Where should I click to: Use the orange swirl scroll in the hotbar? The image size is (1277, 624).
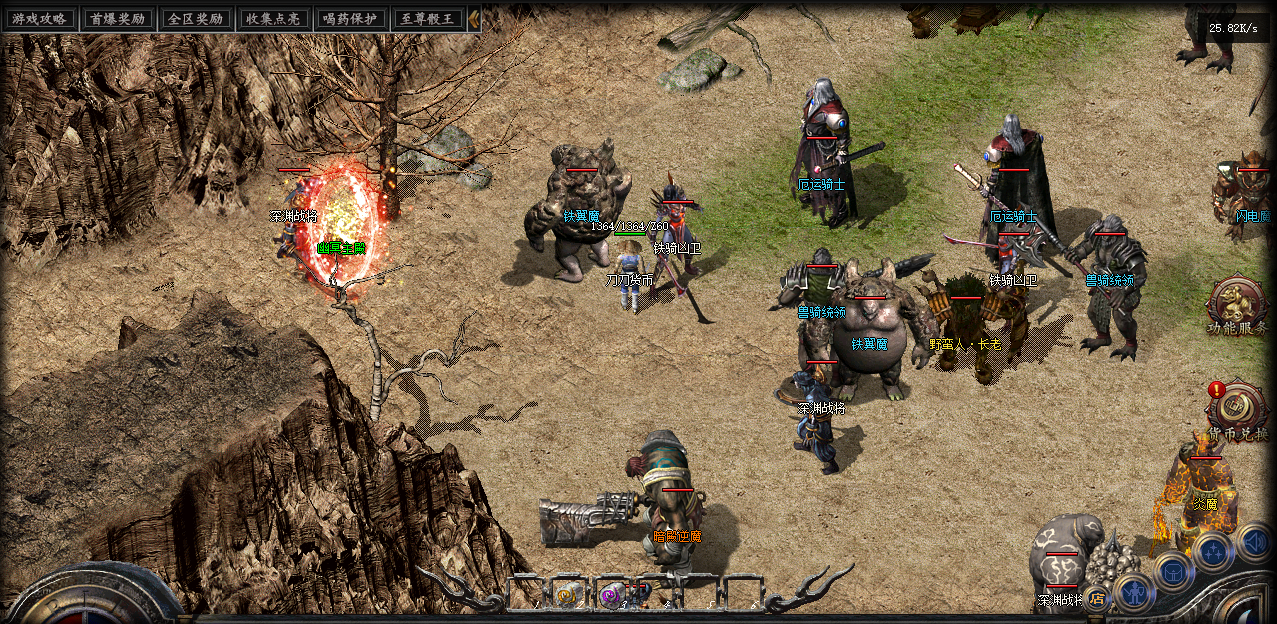click(567, 595)
